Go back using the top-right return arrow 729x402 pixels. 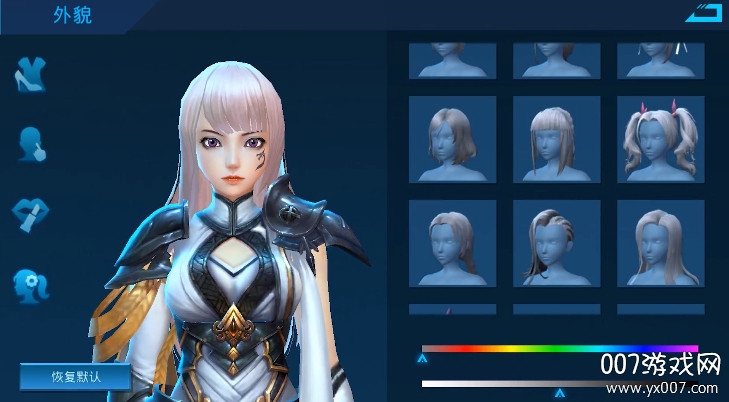click(703, 13)
